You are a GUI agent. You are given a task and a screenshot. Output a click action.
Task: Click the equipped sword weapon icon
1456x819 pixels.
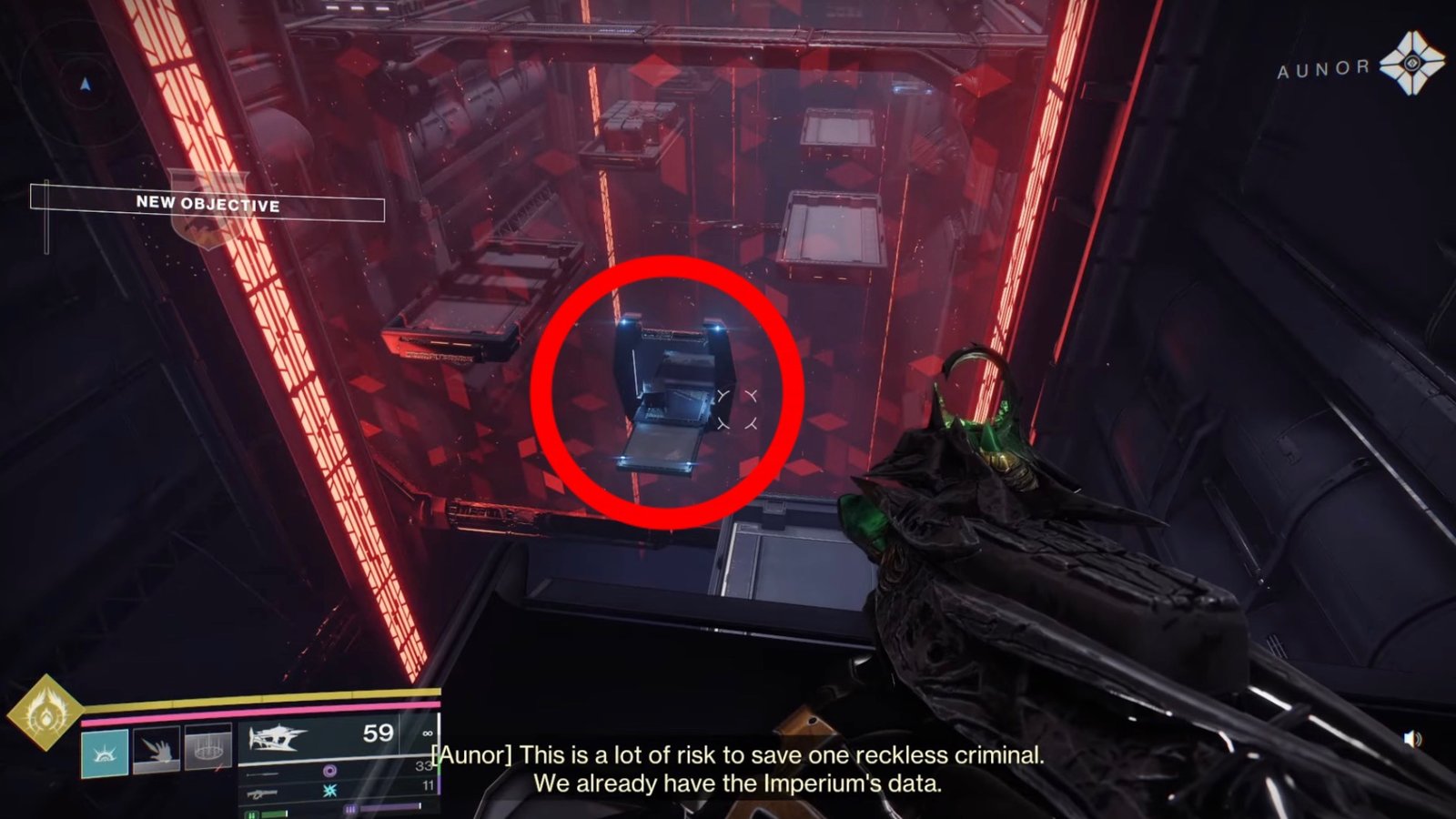click(278, 737)
